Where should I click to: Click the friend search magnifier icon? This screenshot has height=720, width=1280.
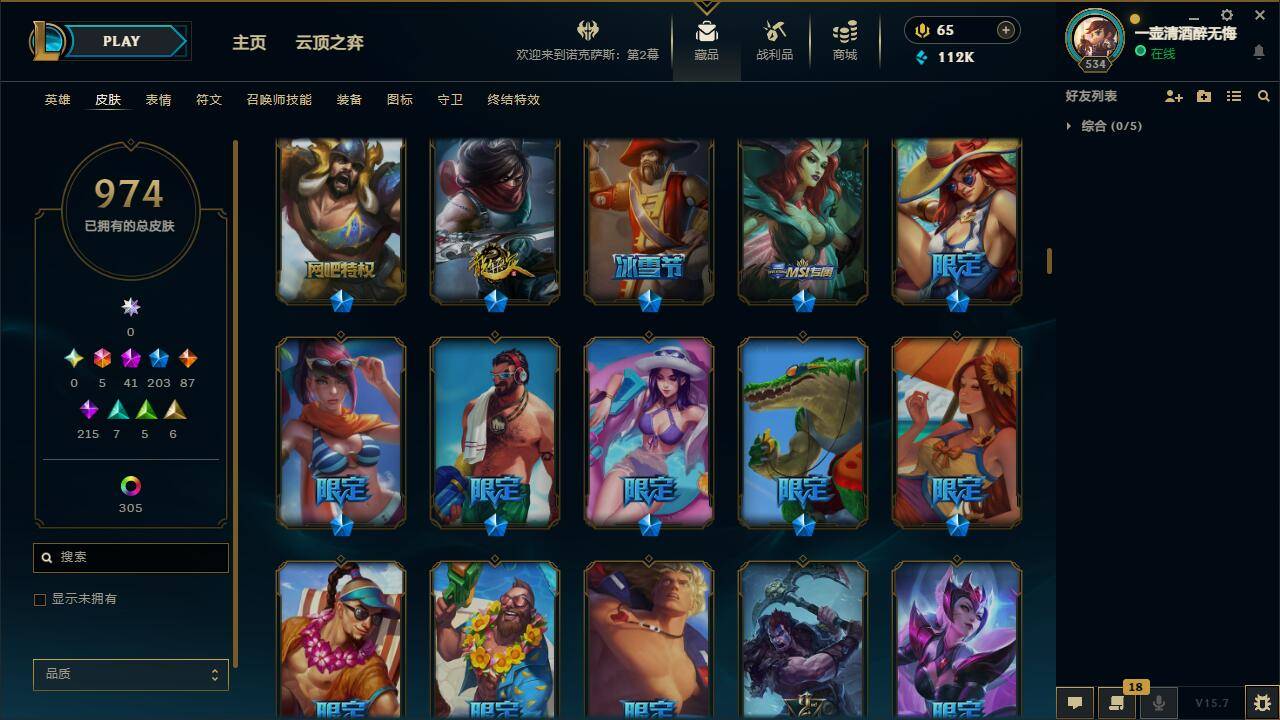pyautogui.click(x=1264, y=96)
